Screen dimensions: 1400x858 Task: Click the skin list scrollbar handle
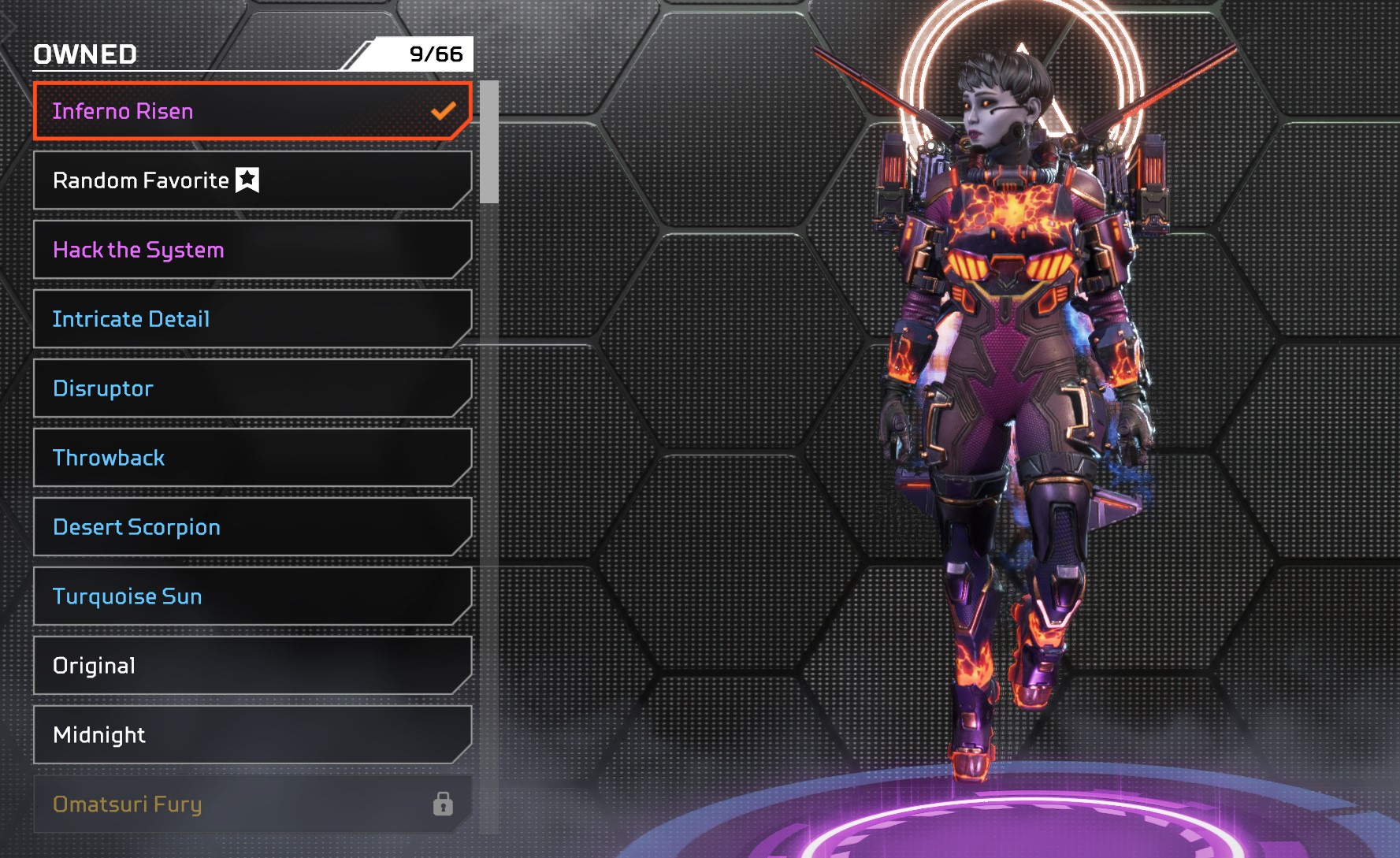489,142
